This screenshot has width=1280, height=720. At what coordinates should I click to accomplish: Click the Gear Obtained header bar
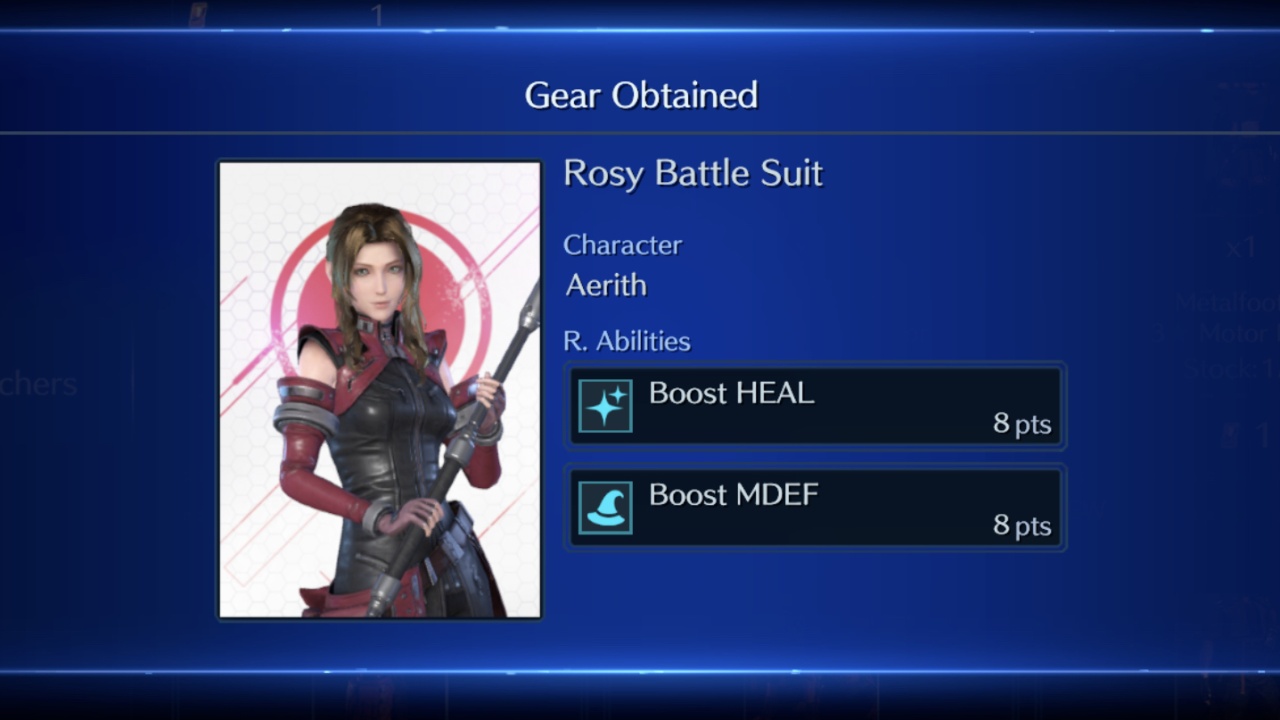[641, 94]
